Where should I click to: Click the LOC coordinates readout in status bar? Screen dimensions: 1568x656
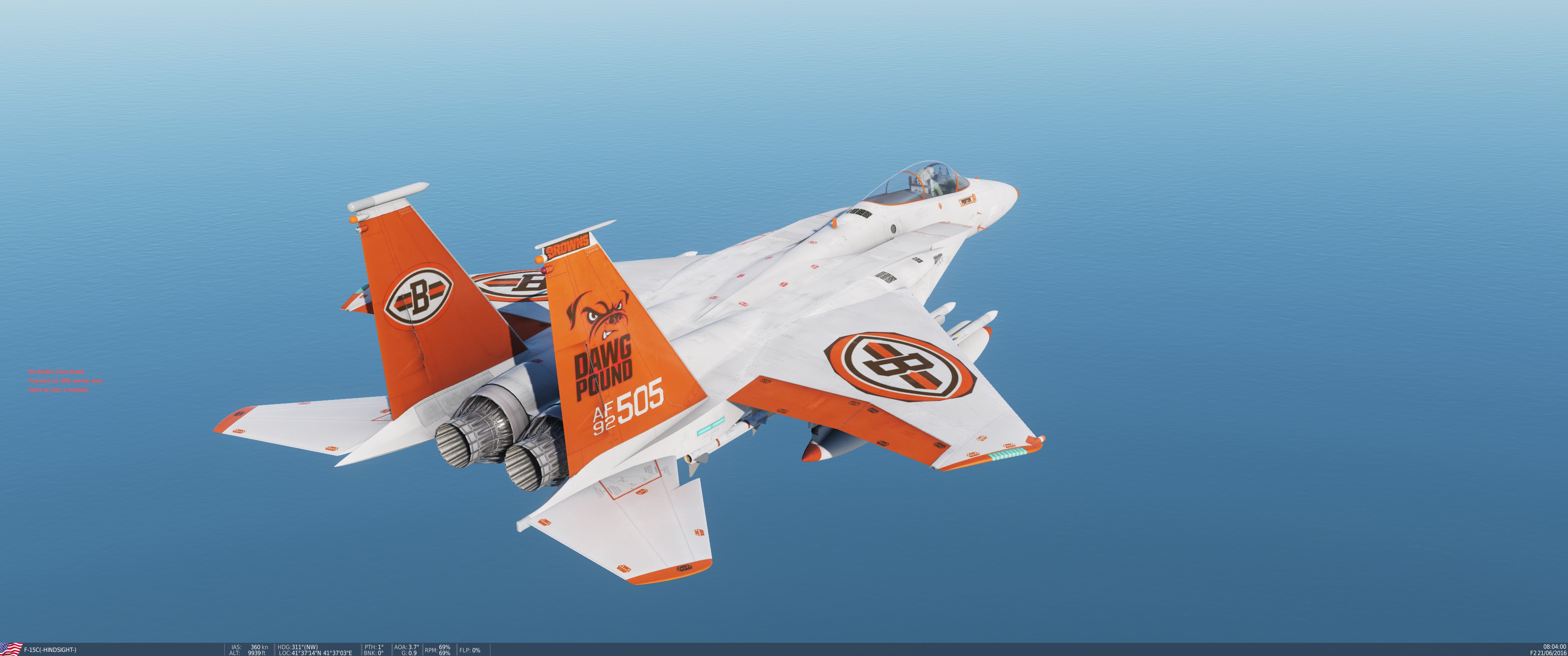point(315,653)
